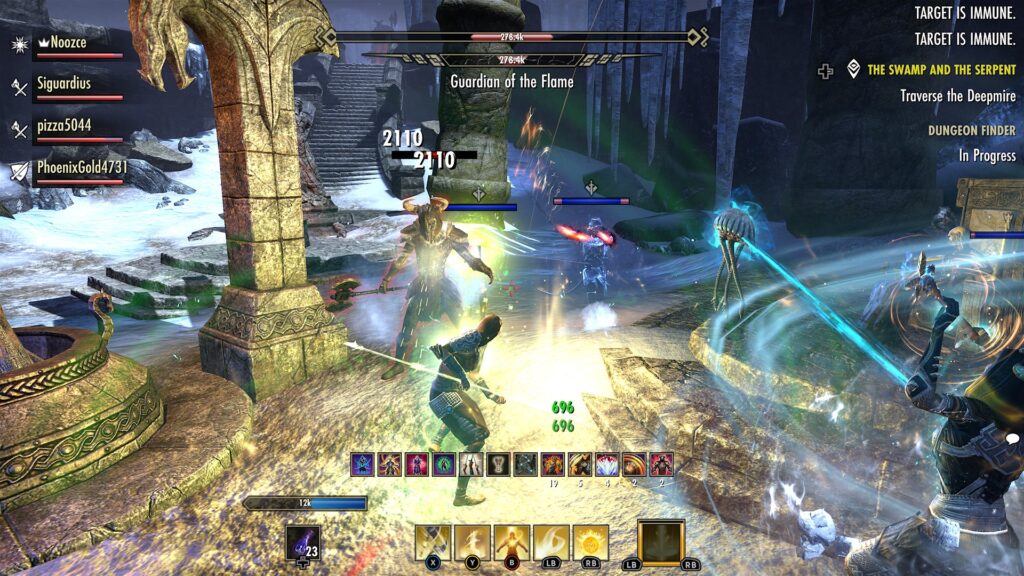Select group member PhoenixGold4731
The height and width of the screenshot is (576, 1024).
click(82, 168)
